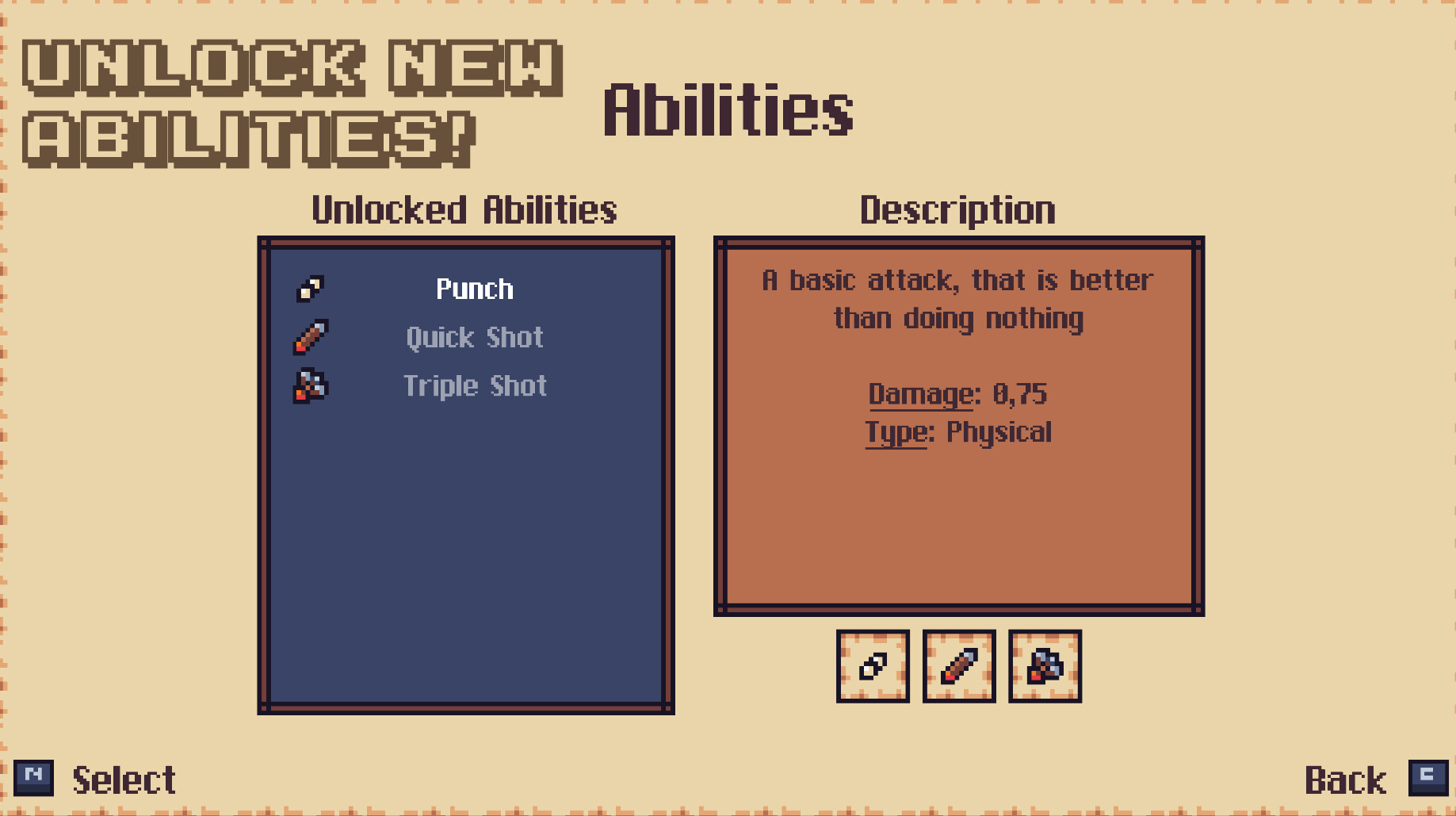Click the Back option
Viewport: 1456px width, 816px height.
coord(1347,780)
